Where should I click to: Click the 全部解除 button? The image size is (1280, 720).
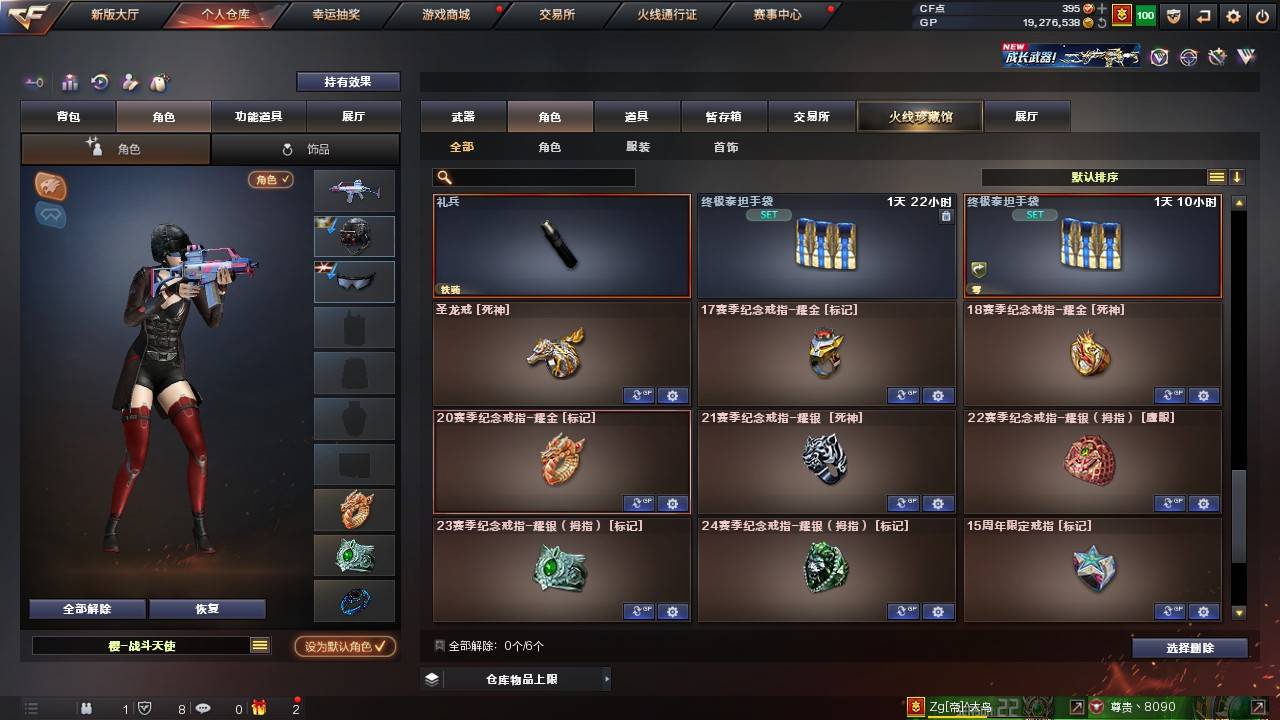86,608
